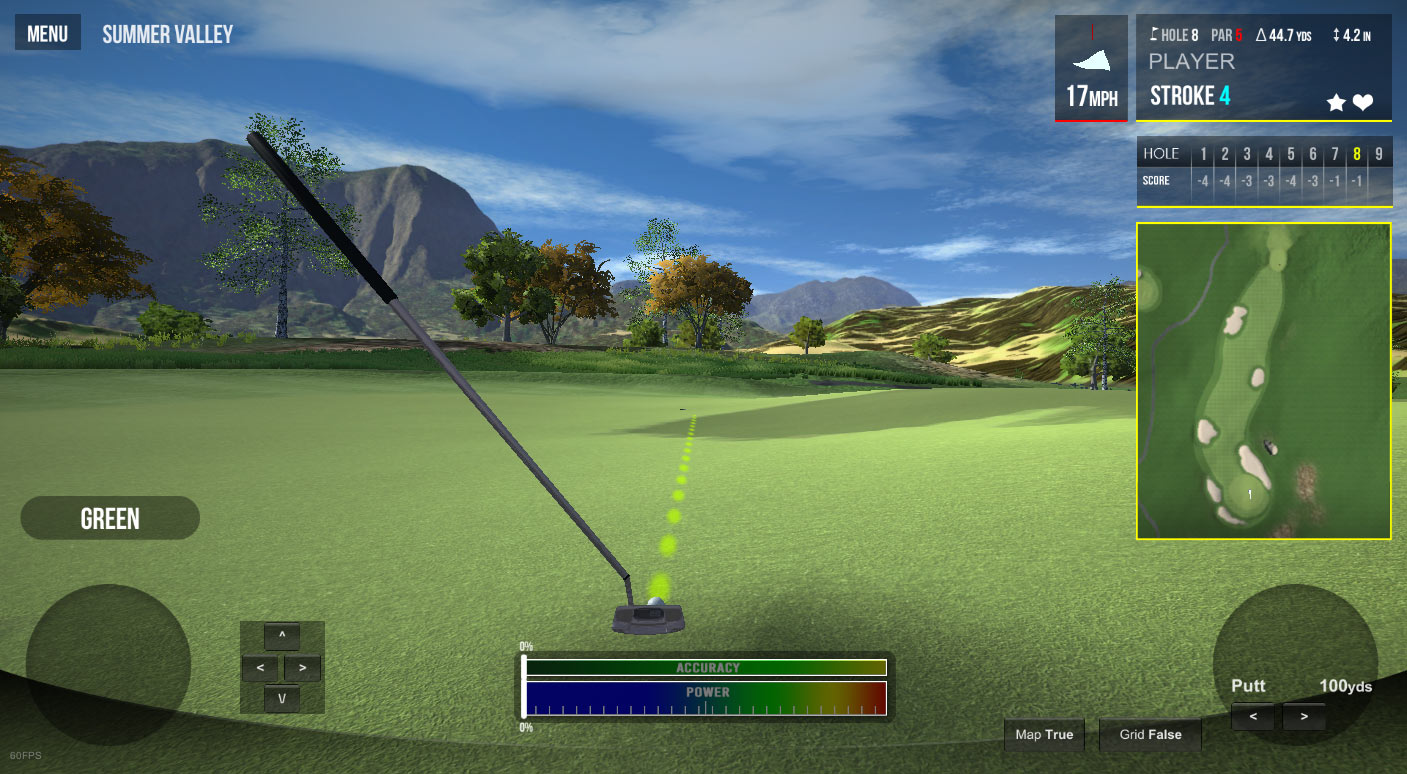
Task: Click the course overview minimap
Action: 1263,381
